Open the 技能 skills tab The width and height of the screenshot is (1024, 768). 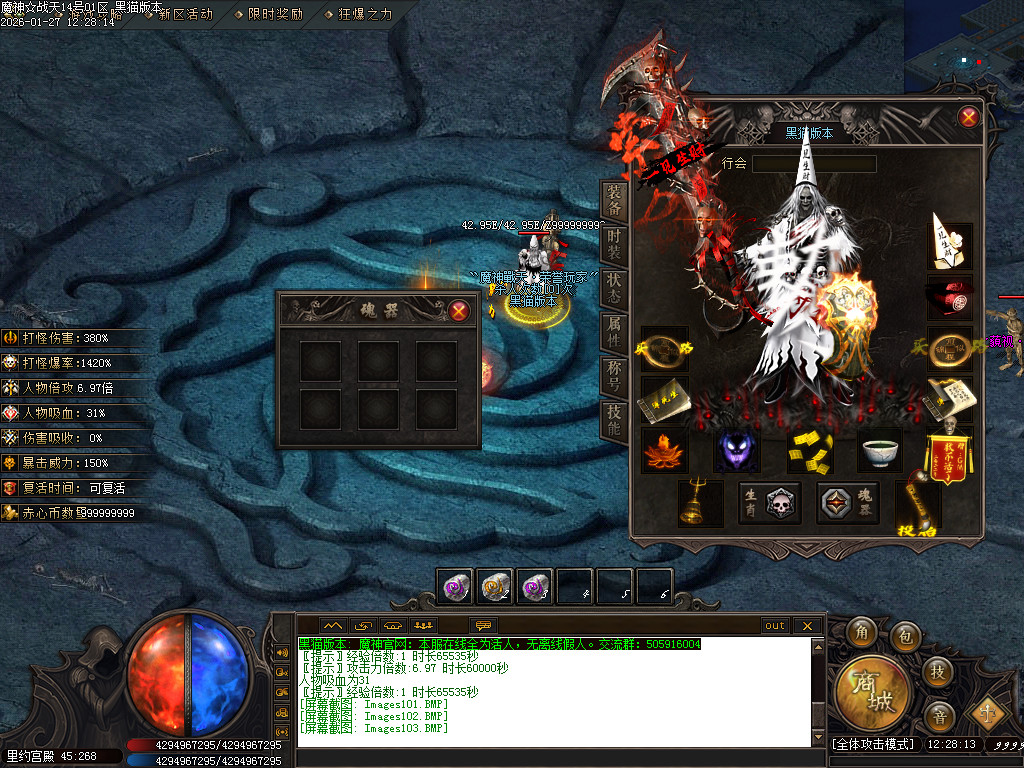tap(614, 419)
